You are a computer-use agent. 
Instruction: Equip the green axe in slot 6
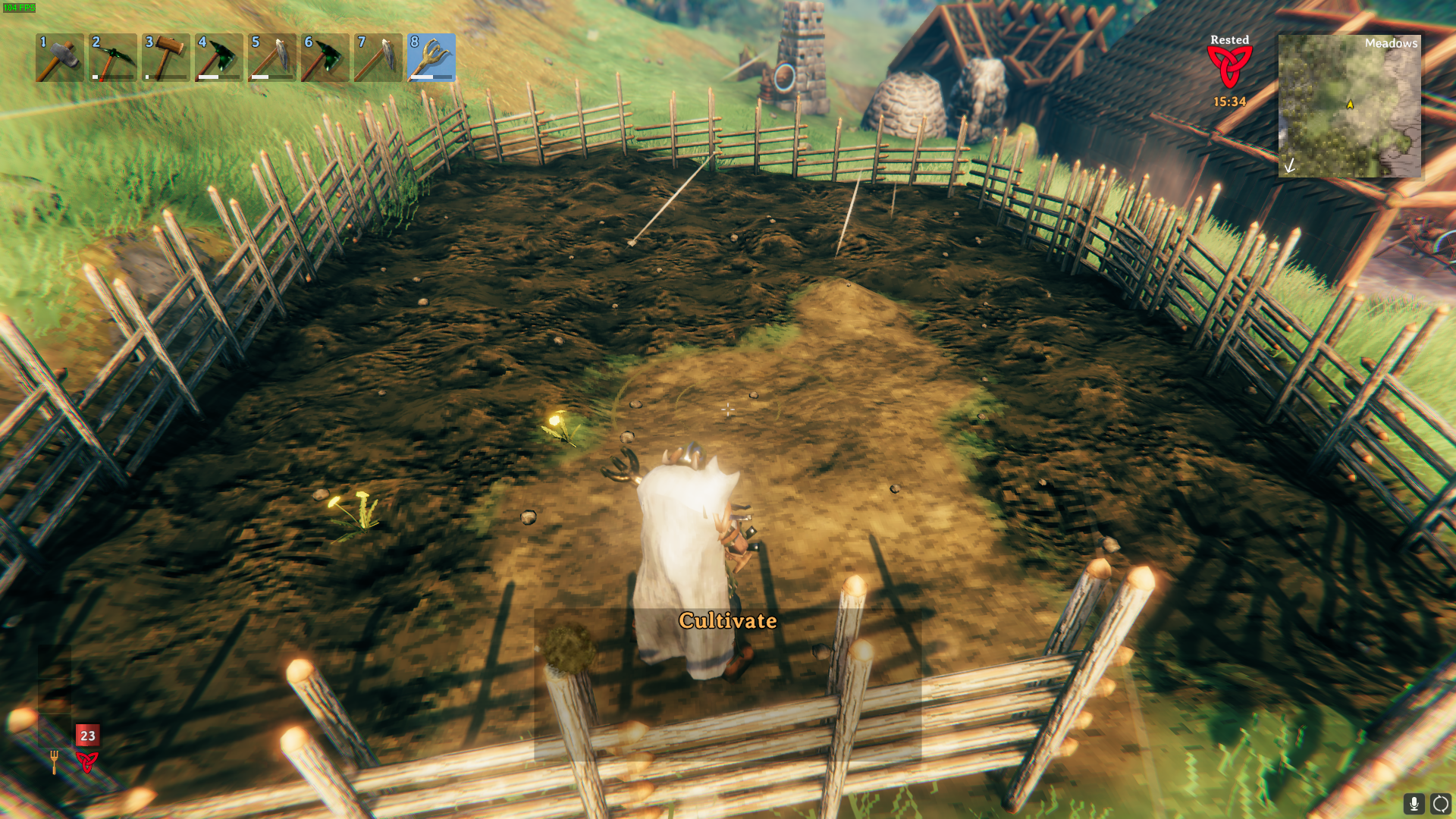click(325, 58)
